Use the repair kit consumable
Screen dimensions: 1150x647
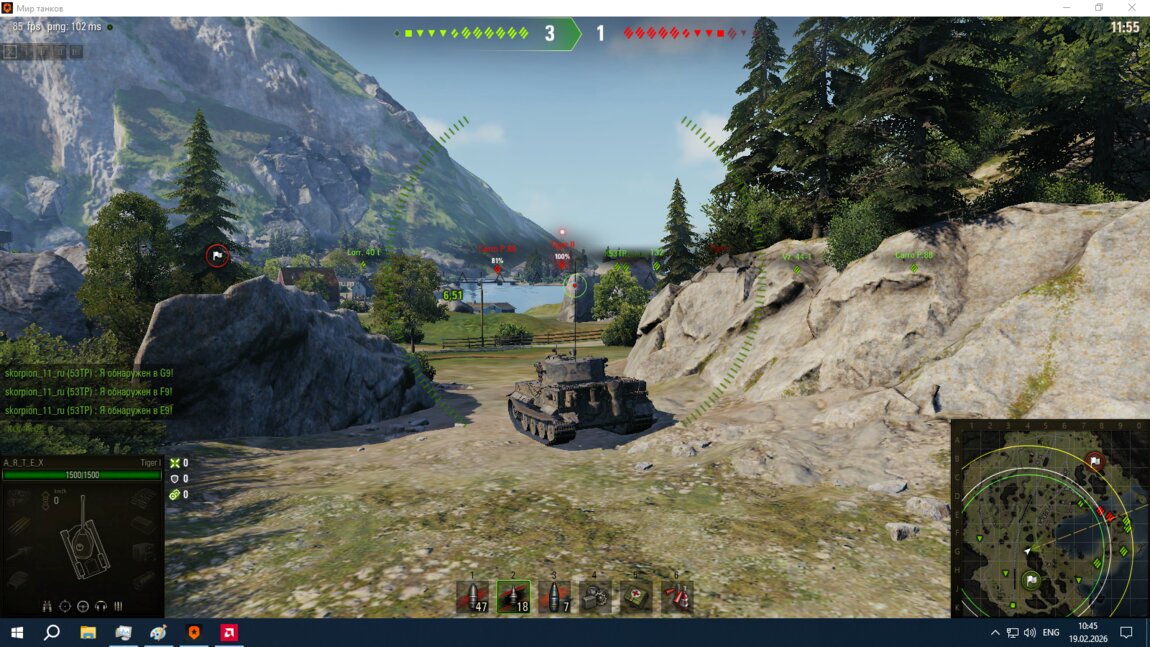click(x=595, y=597)
